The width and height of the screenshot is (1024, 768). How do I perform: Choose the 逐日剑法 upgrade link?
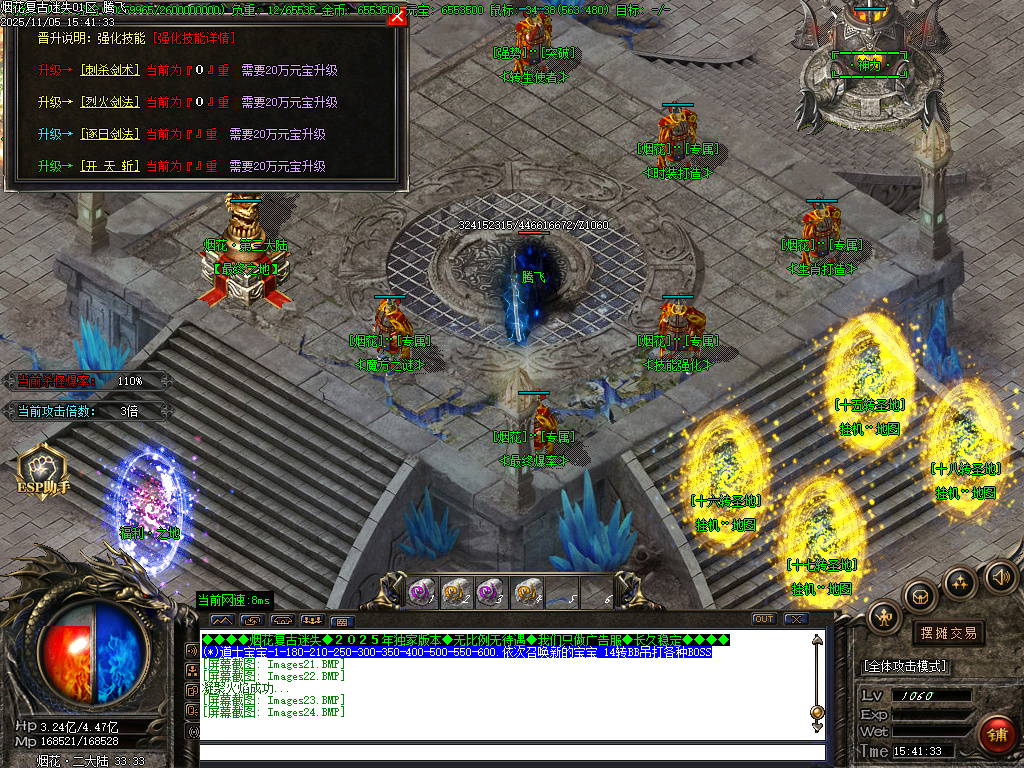(111, 134)
